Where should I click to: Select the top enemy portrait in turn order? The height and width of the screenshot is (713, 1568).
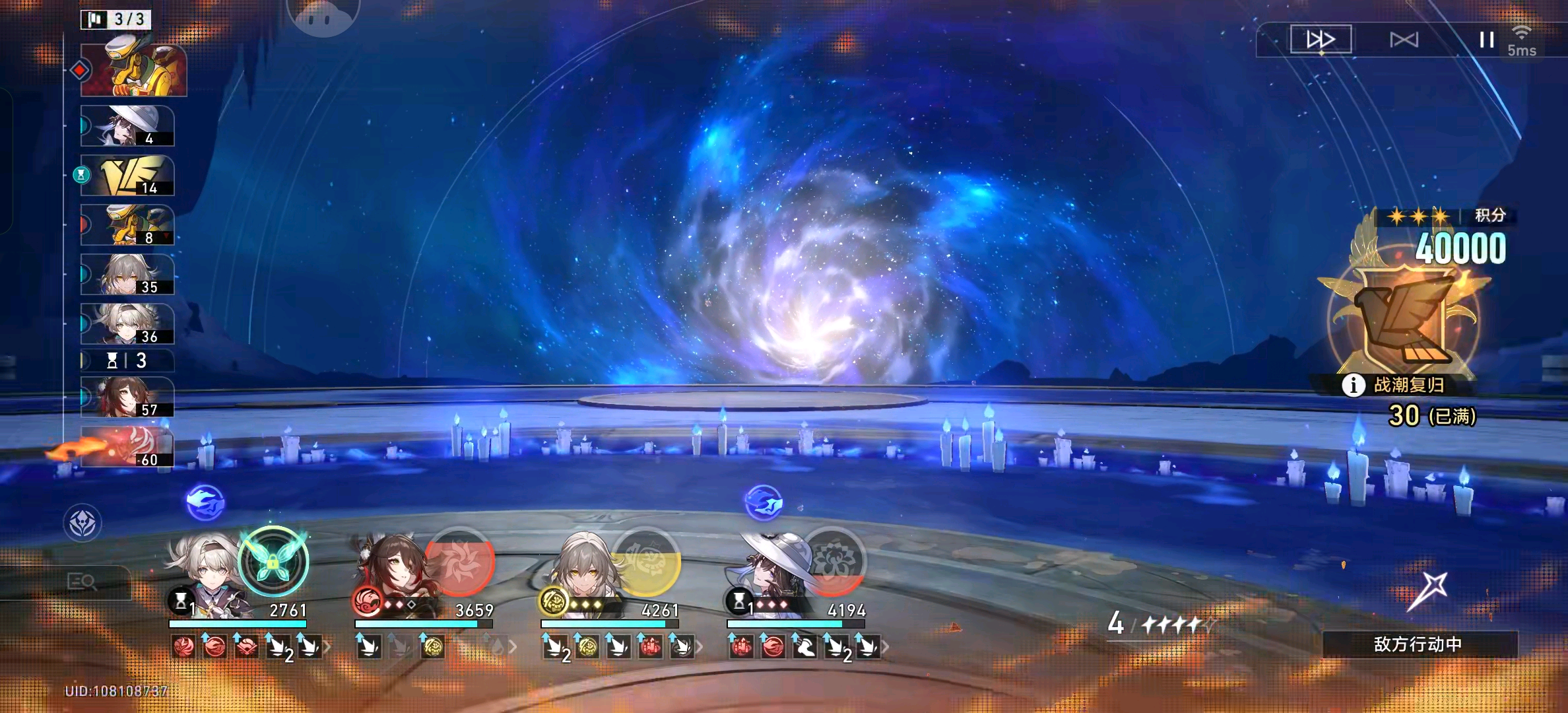tap(133, 70)
